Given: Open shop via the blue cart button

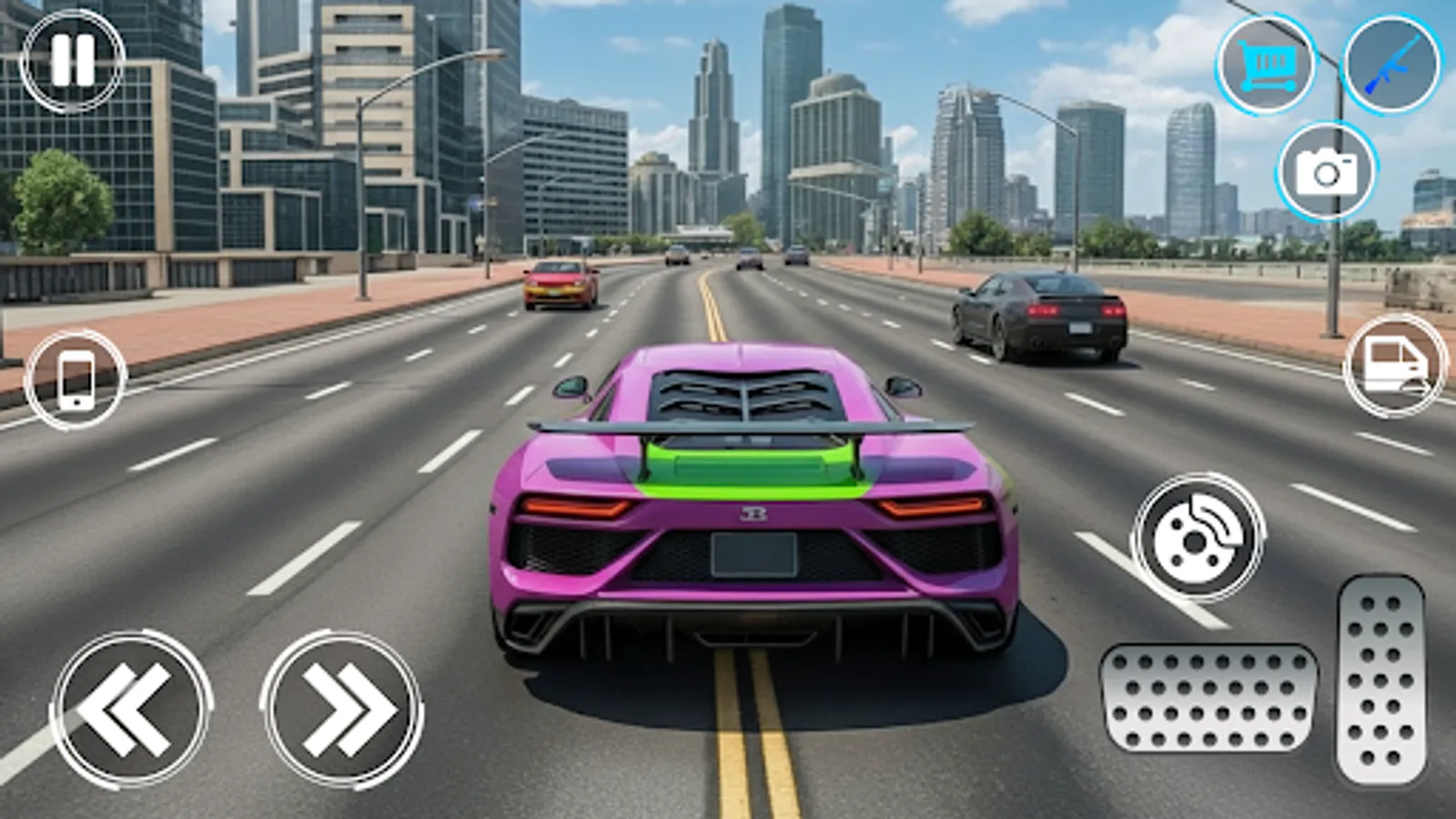Looking at the screenshot, I should (1265, 66).
